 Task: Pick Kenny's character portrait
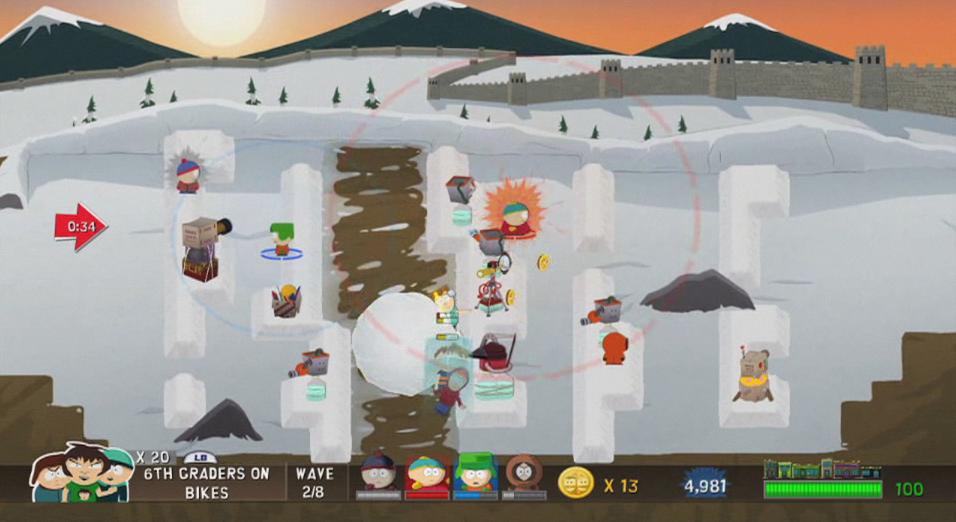524,472
